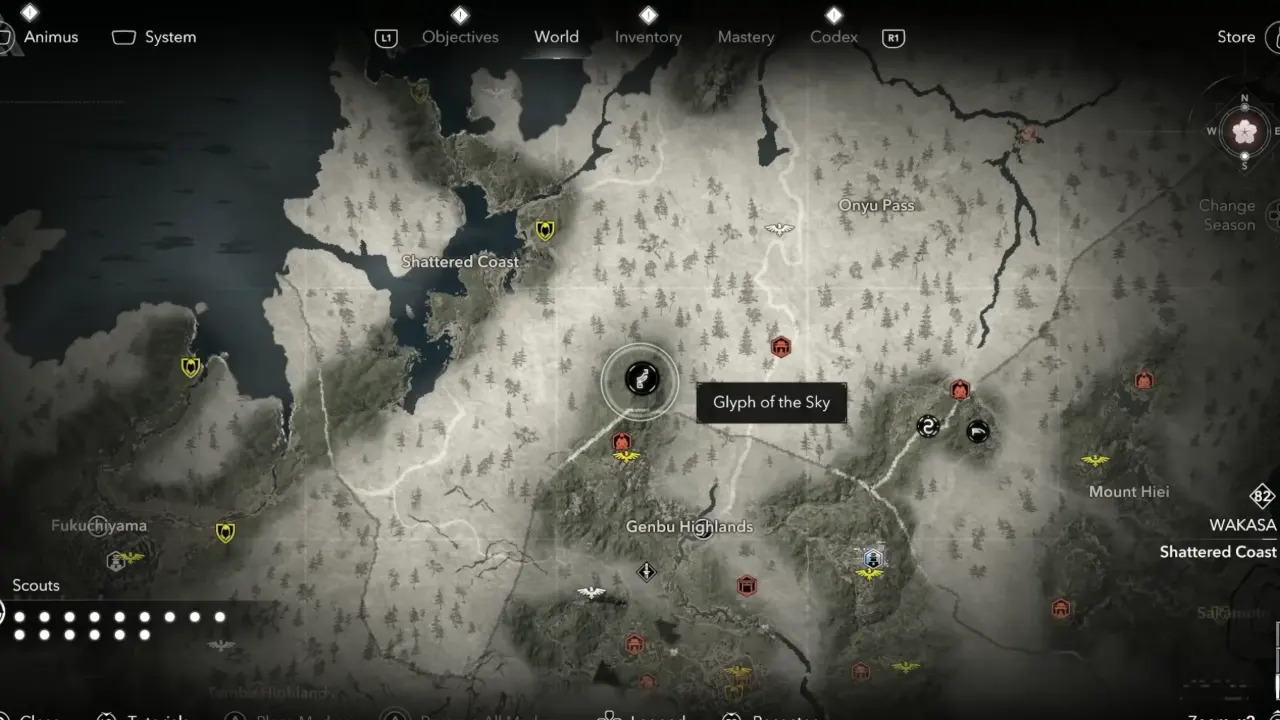Select the black swirl marker on the map
The width and height of the screenshot is (1280, 720).
[928, 427]
